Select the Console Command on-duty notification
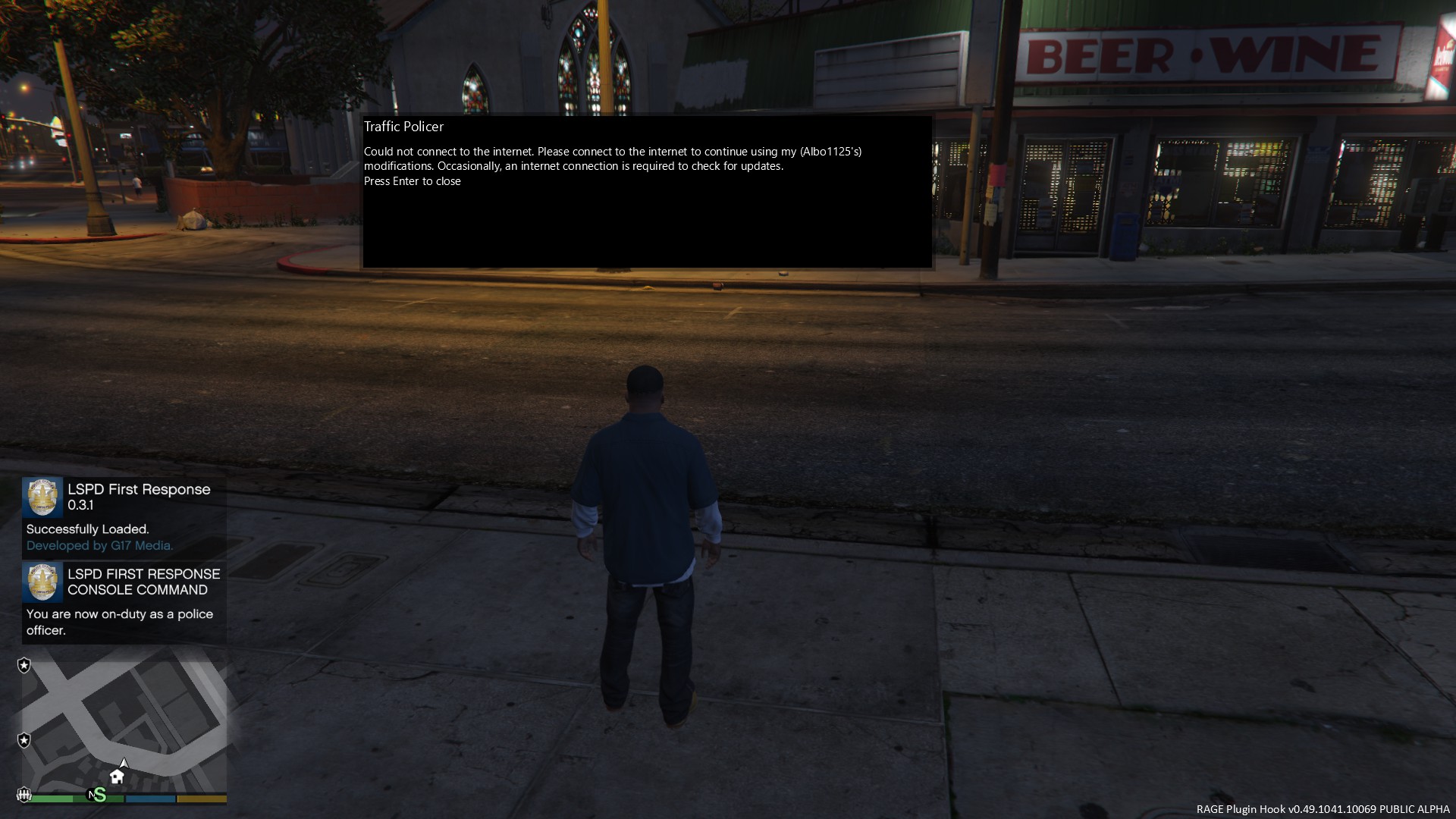The height and width of the screenshot is (819, 1456). pos(124,602)
